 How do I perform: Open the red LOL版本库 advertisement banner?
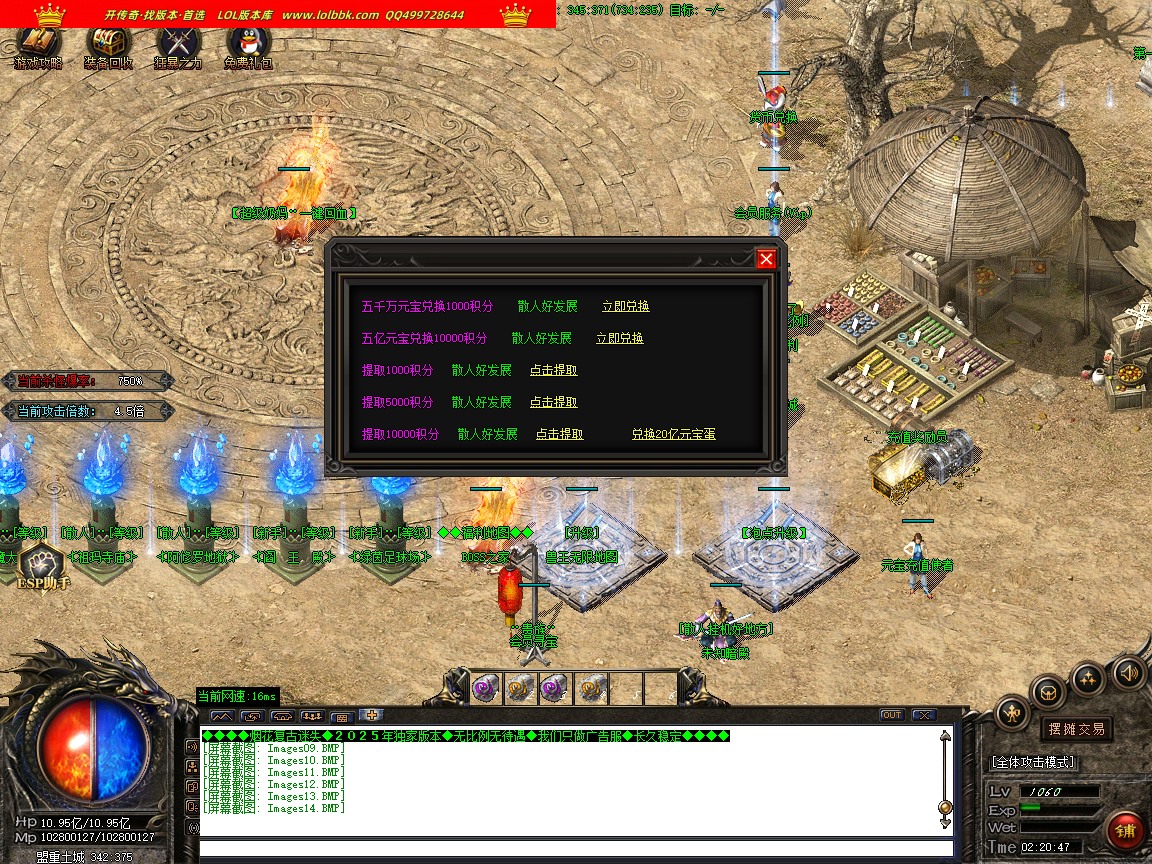point(278,14)
